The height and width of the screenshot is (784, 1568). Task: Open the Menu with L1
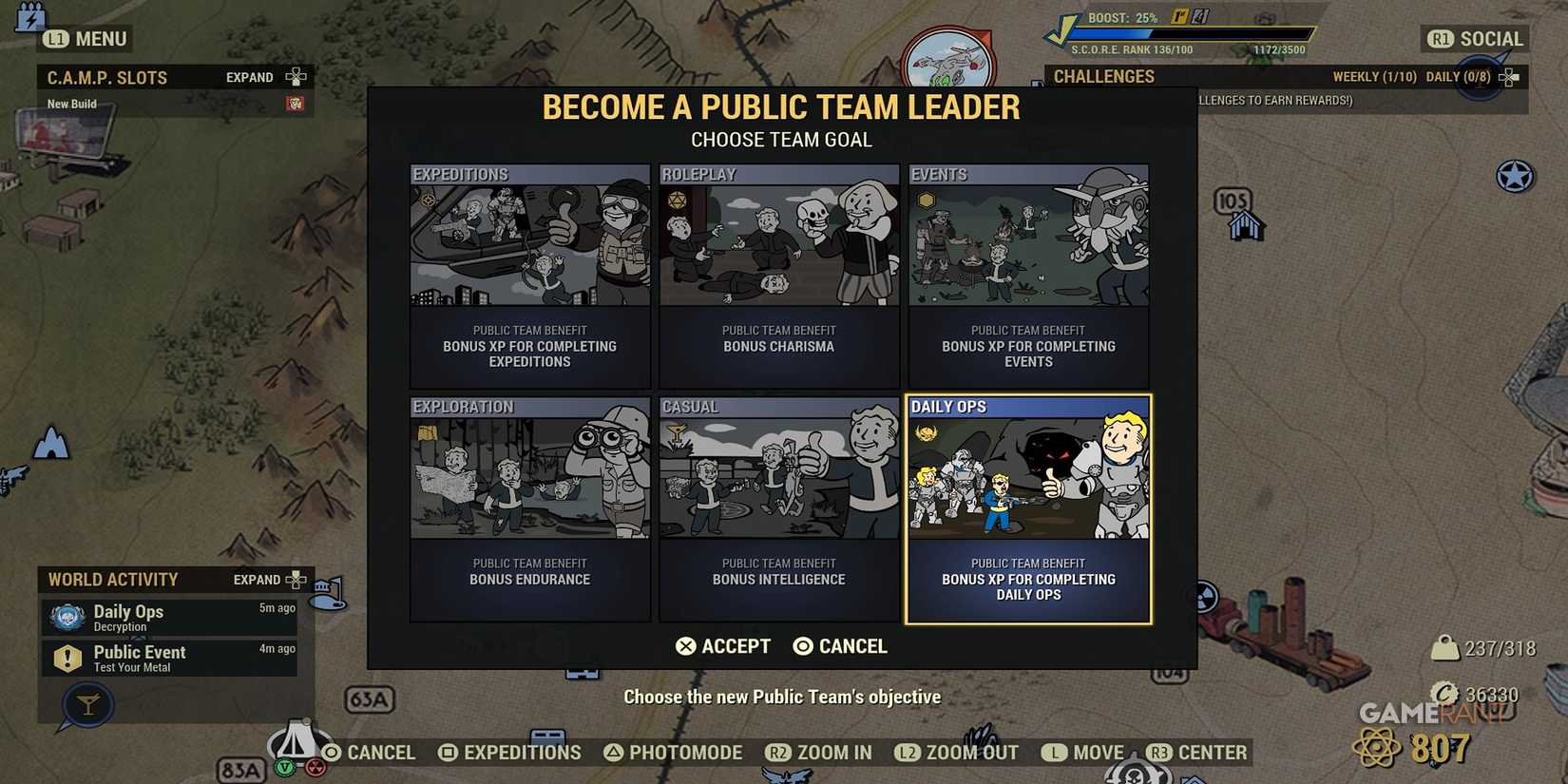tap(86, 39)
